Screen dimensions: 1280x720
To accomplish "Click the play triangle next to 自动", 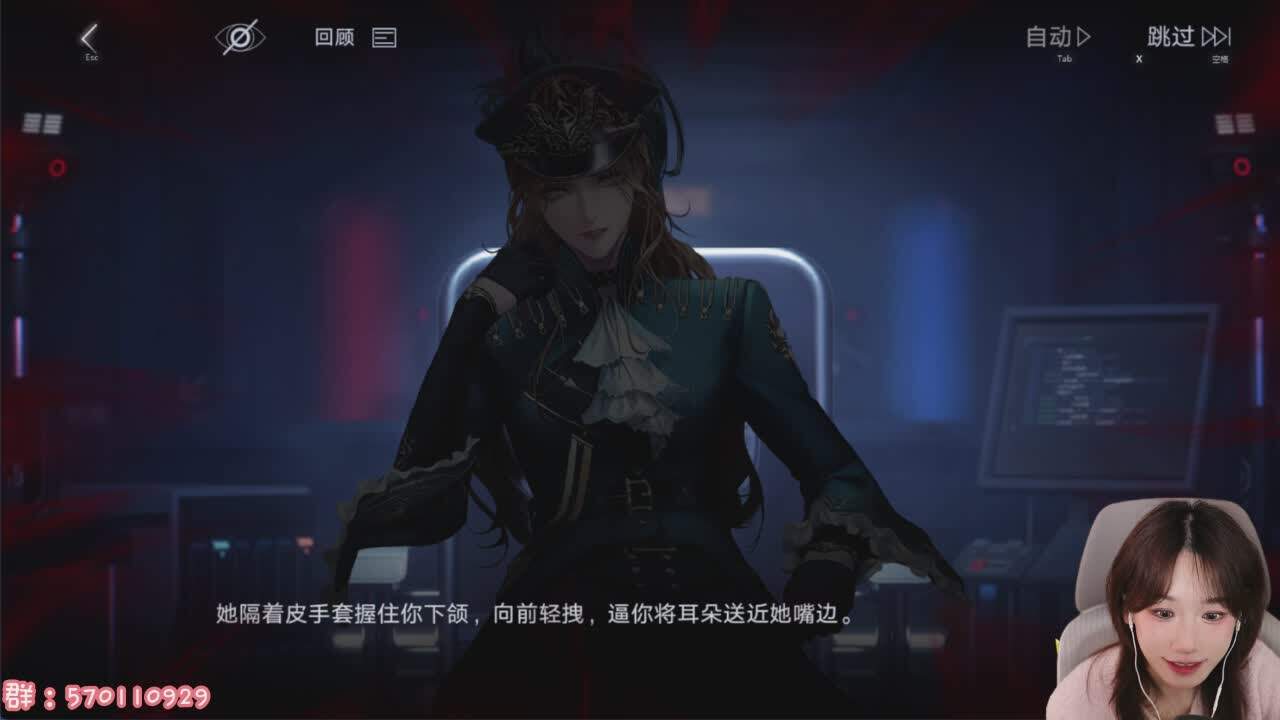I will coord(1082,37).
